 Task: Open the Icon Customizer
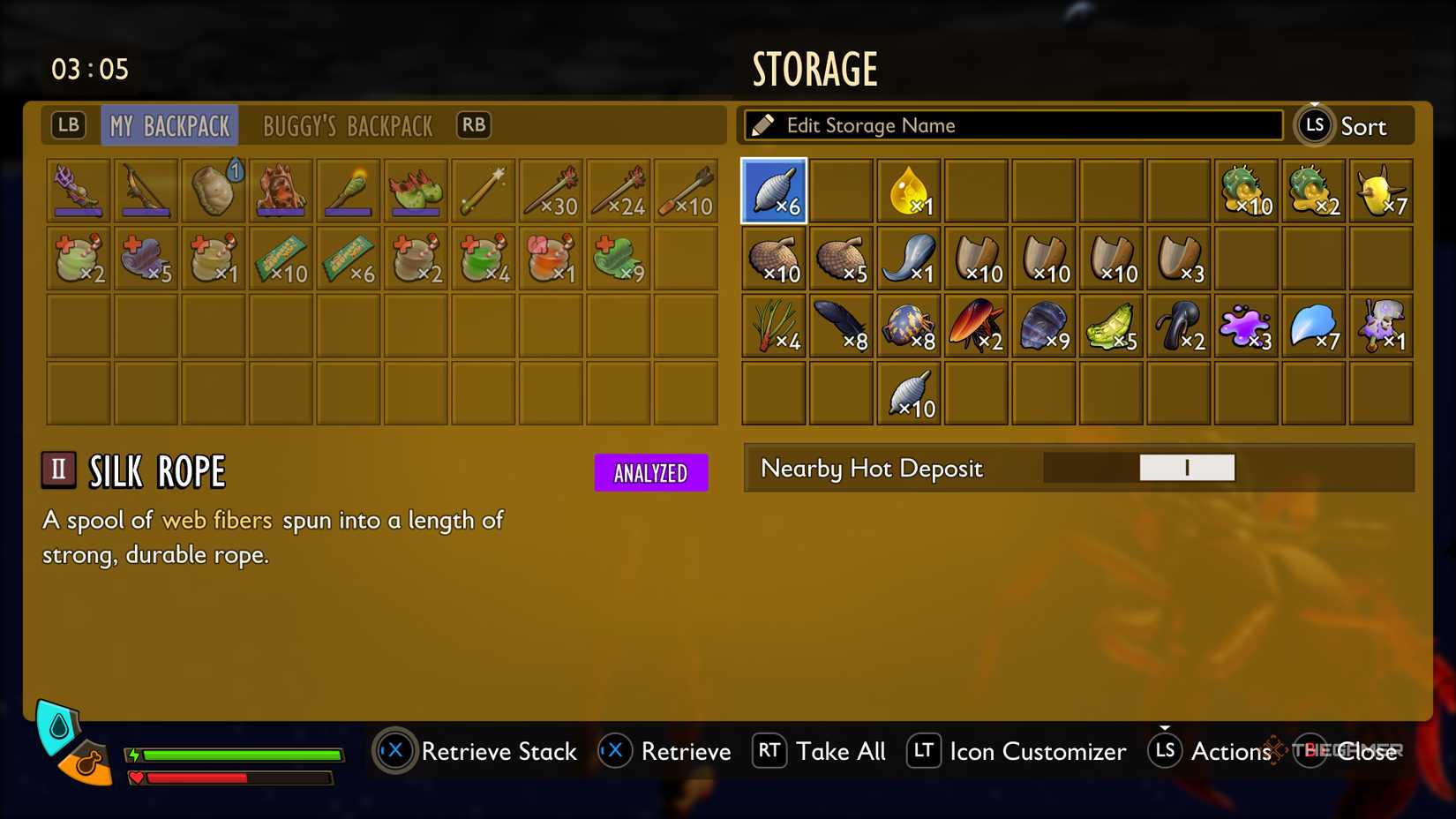point(1038,751)
